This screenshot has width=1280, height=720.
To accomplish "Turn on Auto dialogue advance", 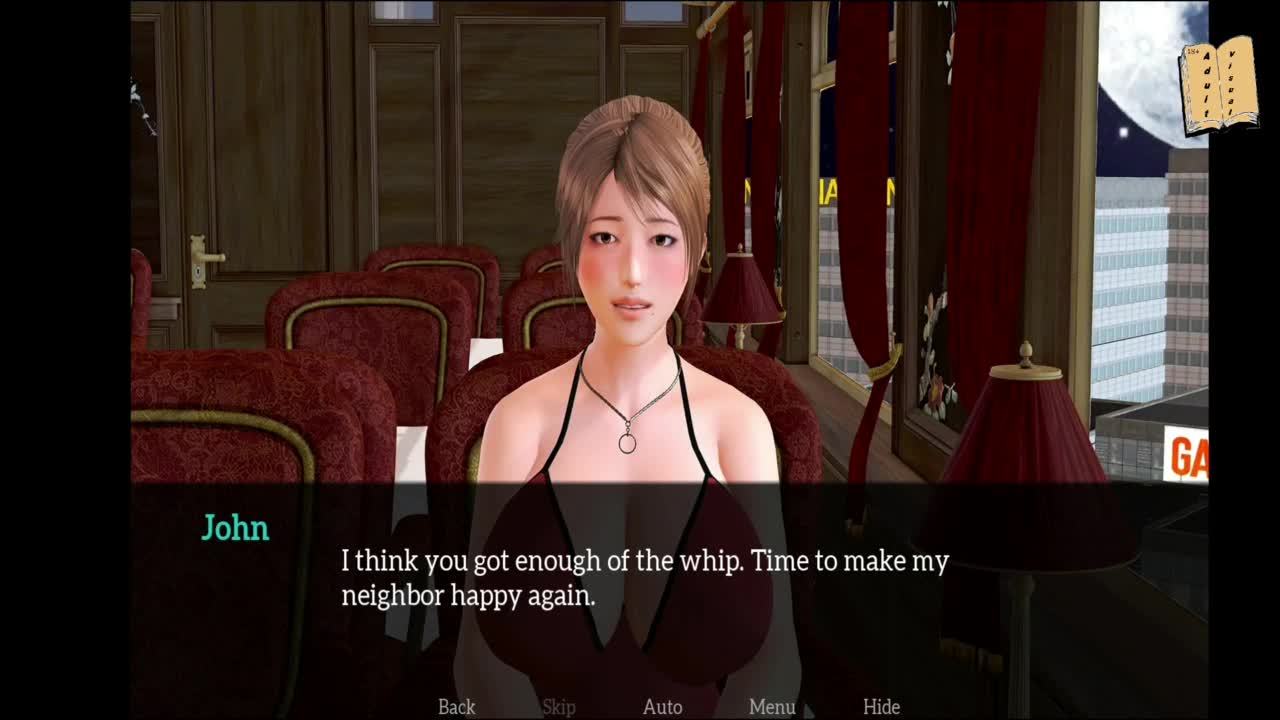I will (x=662, y=707).
